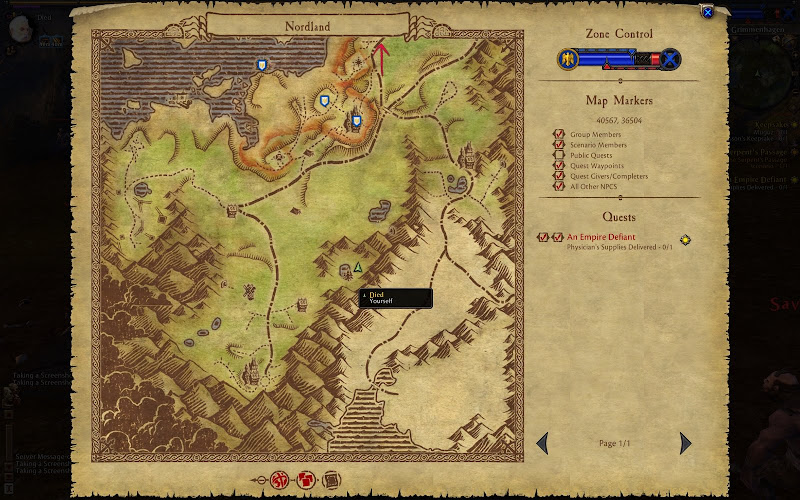Toggle the Quest Givers/Completers checkbox
800x500 pixels.
[560, 176]
